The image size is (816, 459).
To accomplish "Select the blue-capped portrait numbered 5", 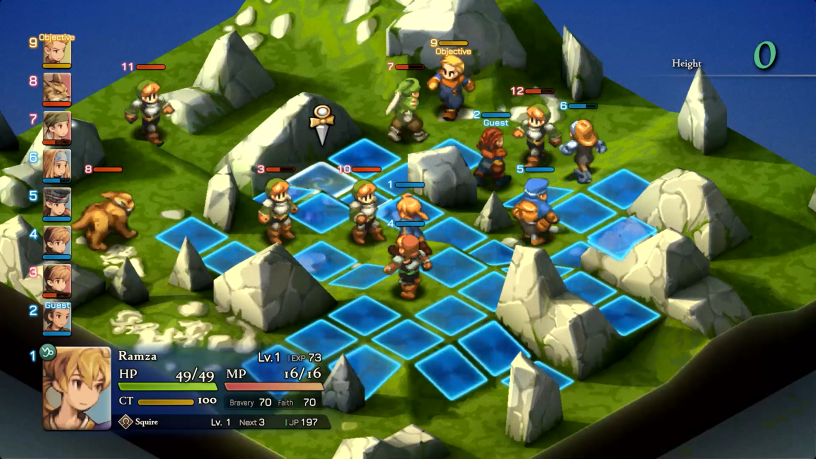I will [57, 204].
